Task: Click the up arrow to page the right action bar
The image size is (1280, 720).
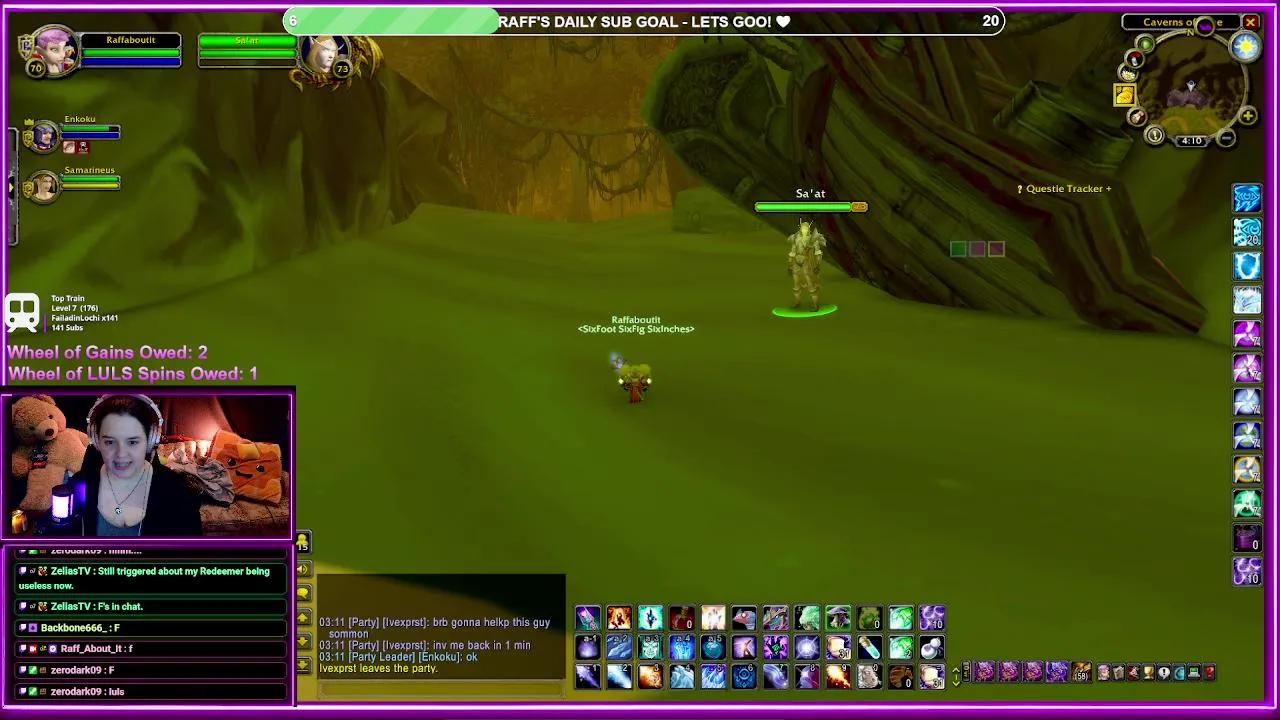Action: pos(956,670)
